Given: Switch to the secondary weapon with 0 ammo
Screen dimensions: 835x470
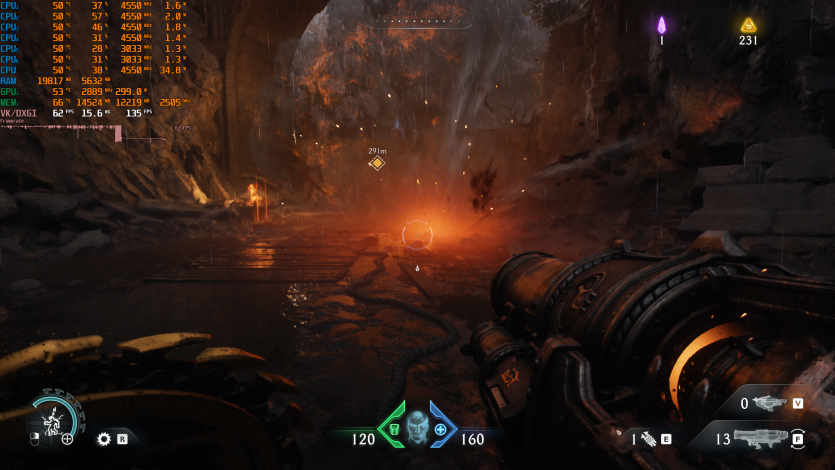Looking at the screenshot, I should 768,403.
